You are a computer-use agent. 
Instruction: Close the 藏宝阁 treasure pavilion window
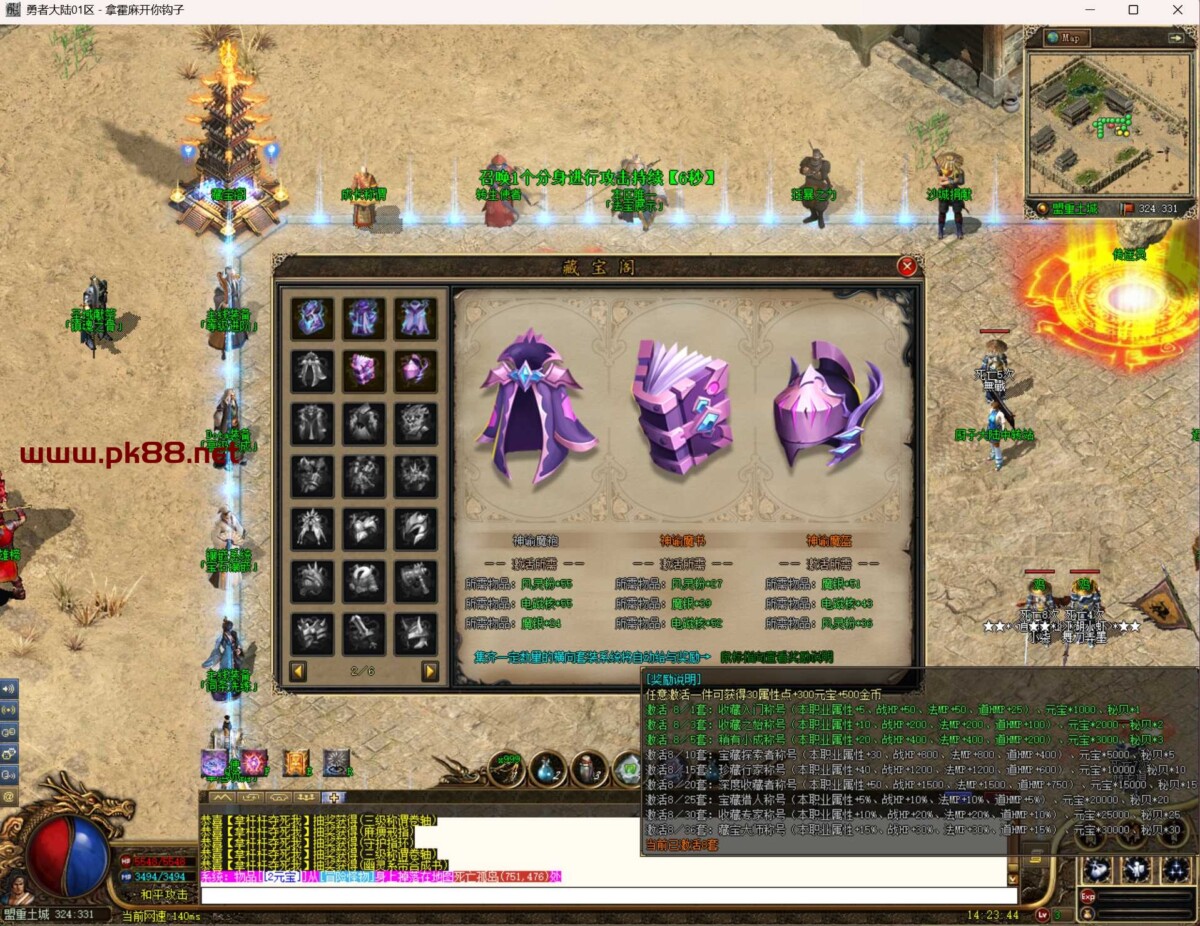click(x=907, y=266)
